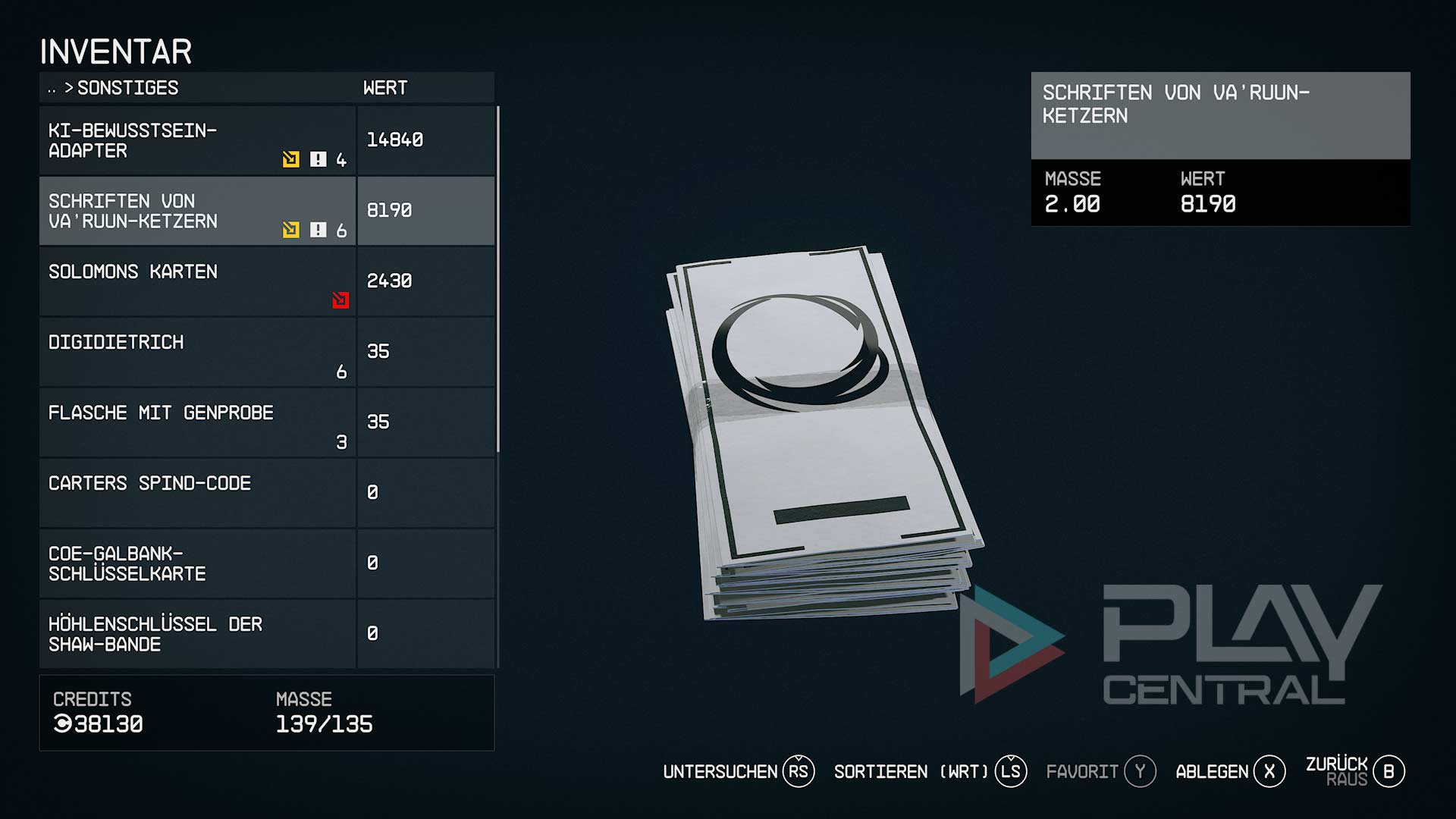Highlight the Digidietrich item row
This screenshot has width=1456, height=819.
[x=197, y=352]
